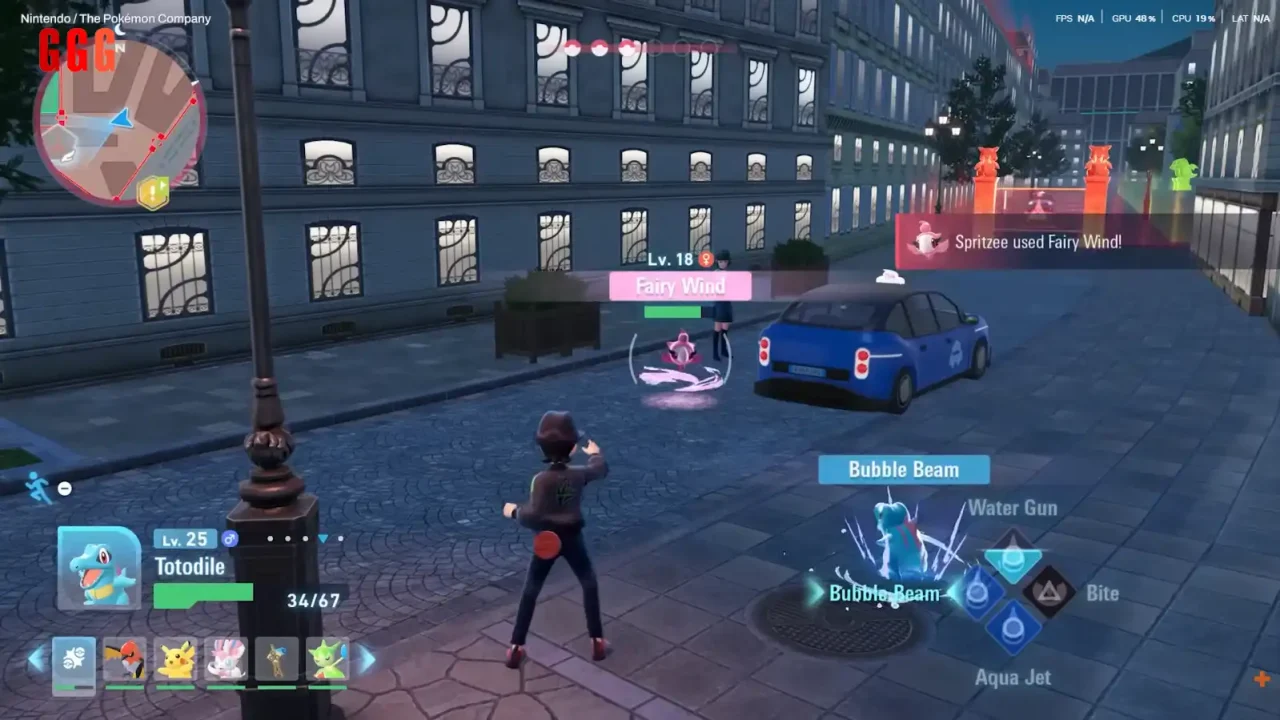Use the Aqua Jet move
1280x720 pixels.
(x=1013, y=629)
